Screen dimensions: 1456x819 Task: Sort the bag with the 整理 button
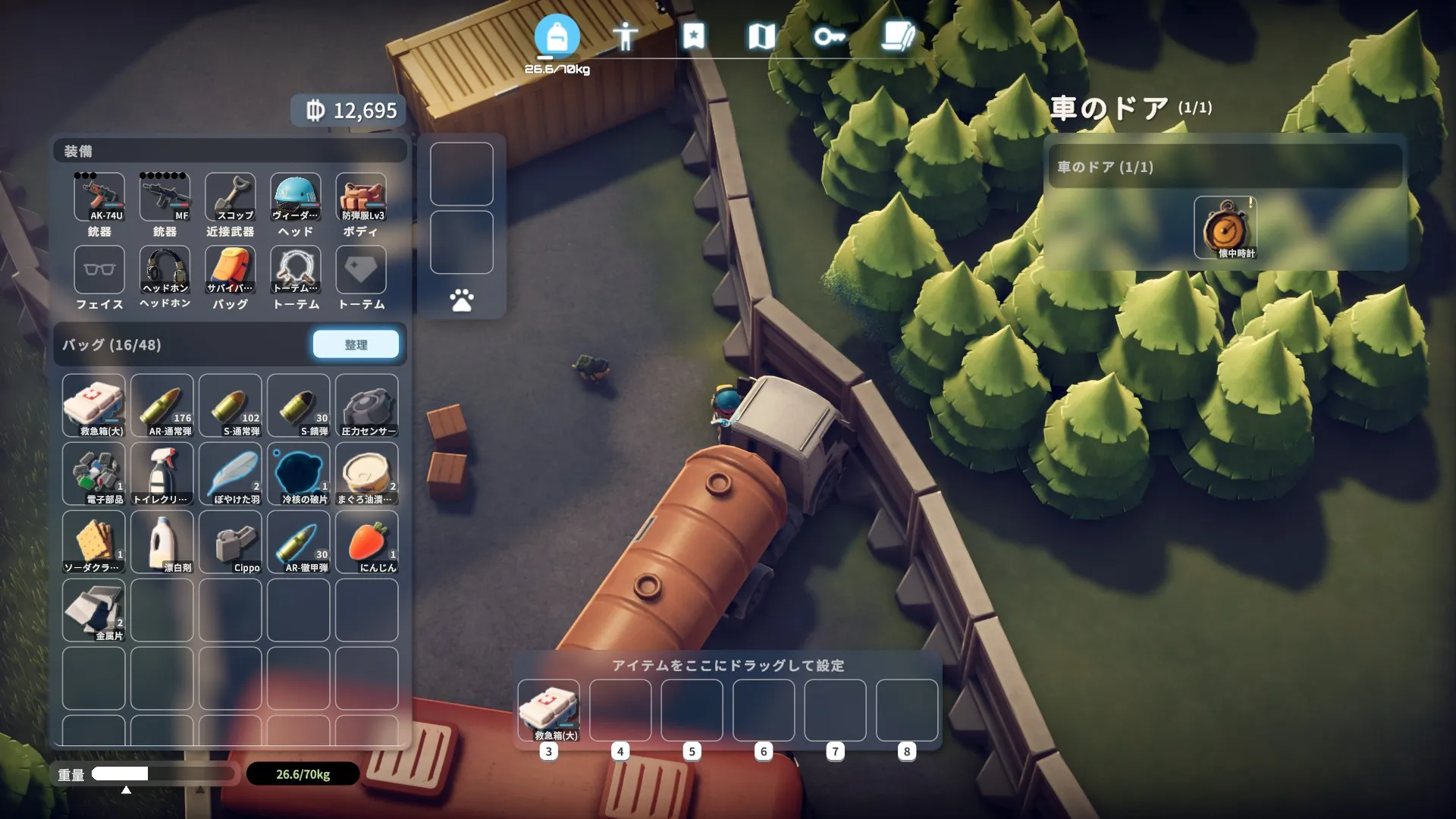click(x=356, y=344)
